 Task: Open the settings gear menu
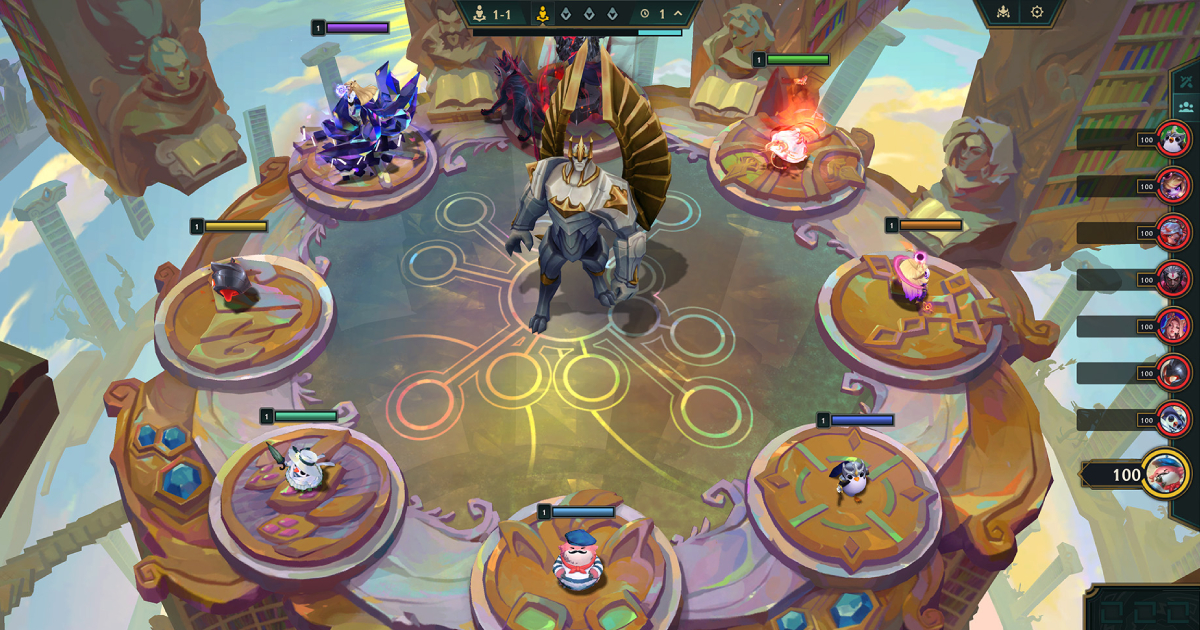[x=1037, y=13]
